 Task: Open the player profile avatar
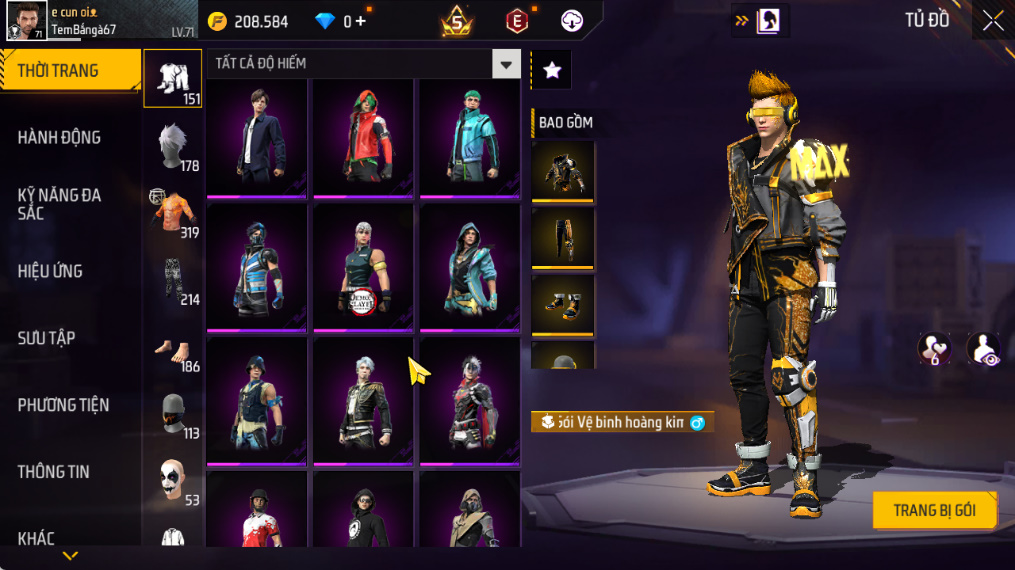[26, 20]
